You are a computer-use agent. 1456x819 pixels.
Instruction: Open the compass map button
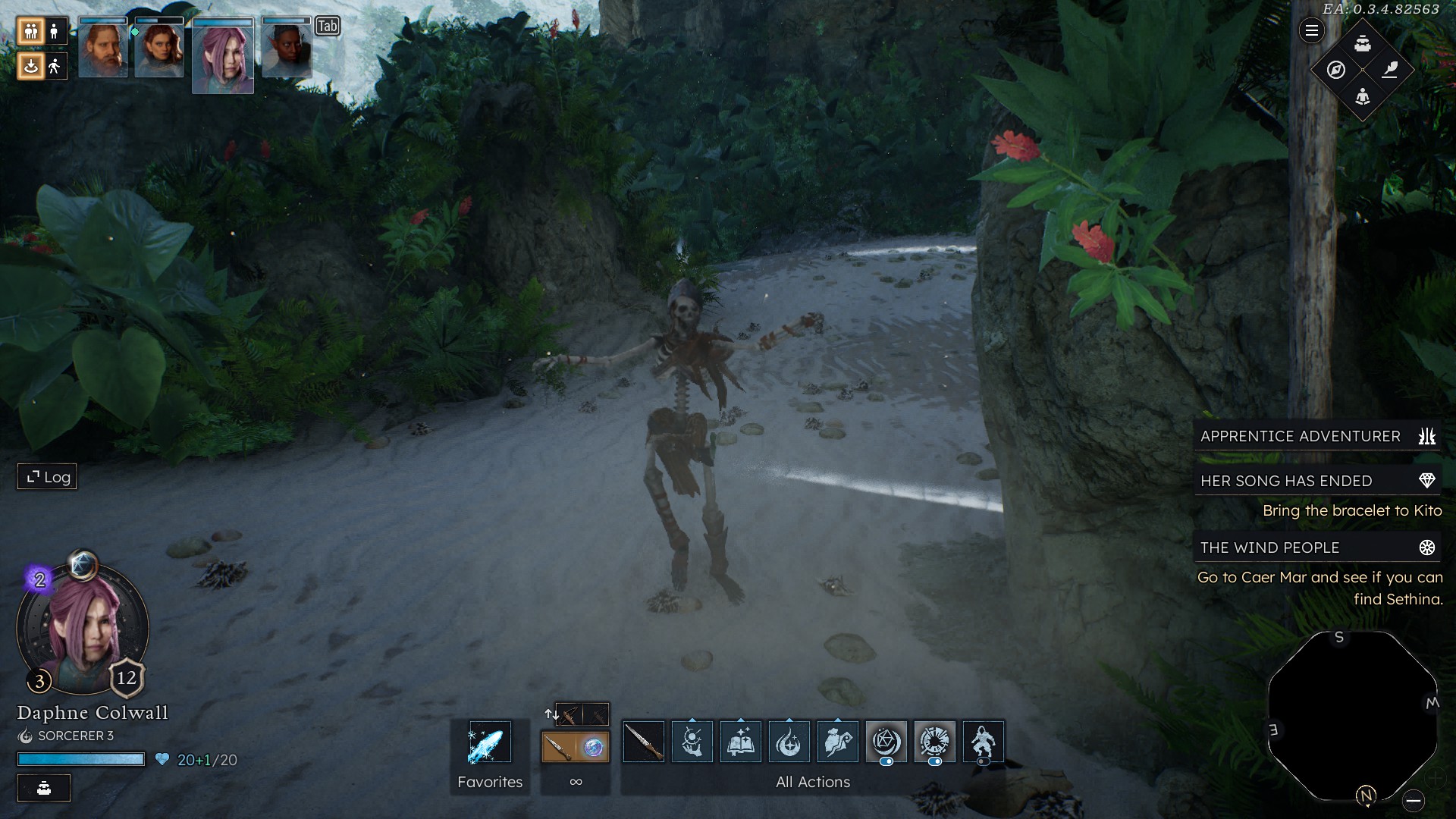(x=1336, y=70)
